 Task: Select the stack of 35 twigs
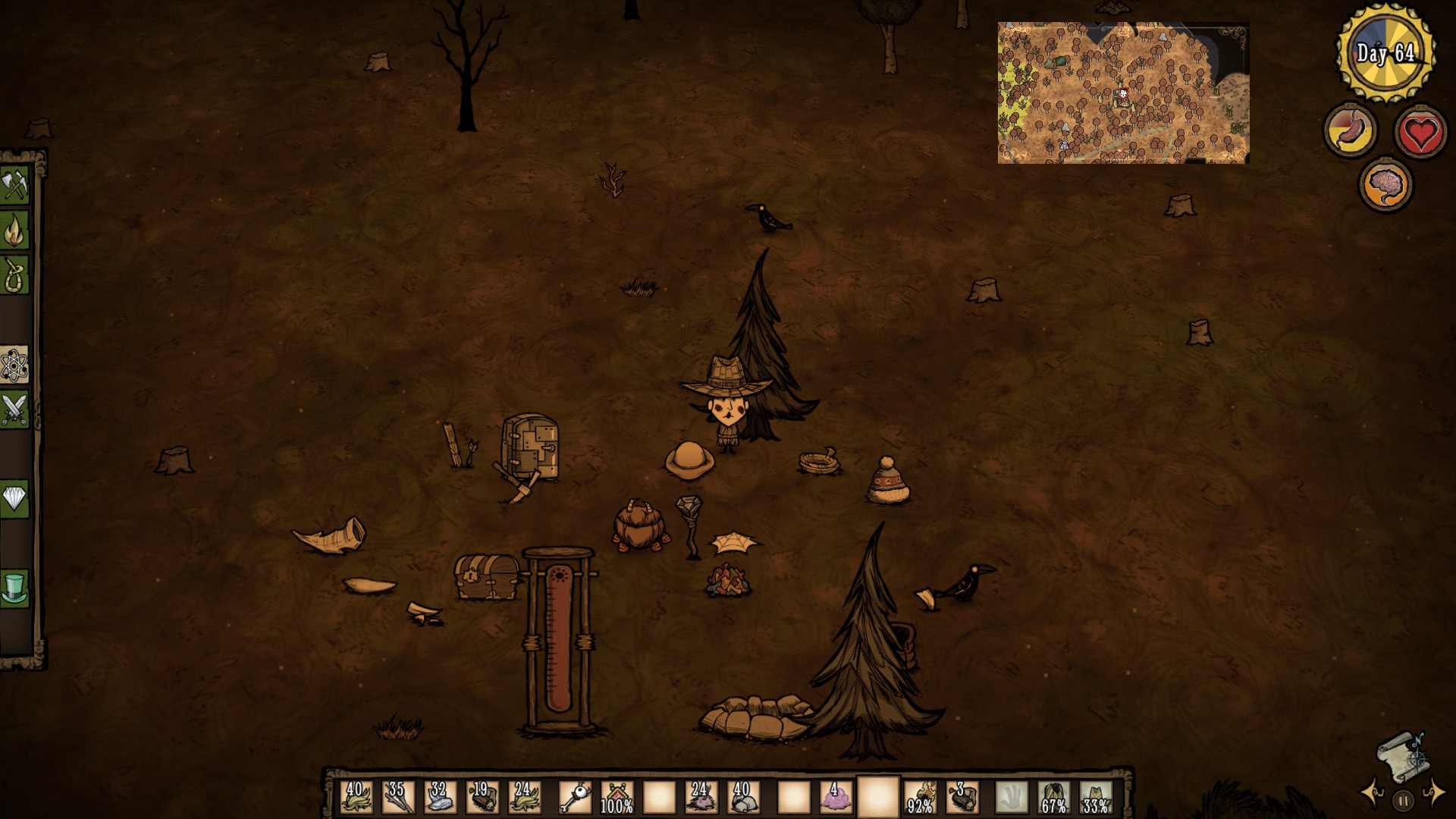pos(398,798)
